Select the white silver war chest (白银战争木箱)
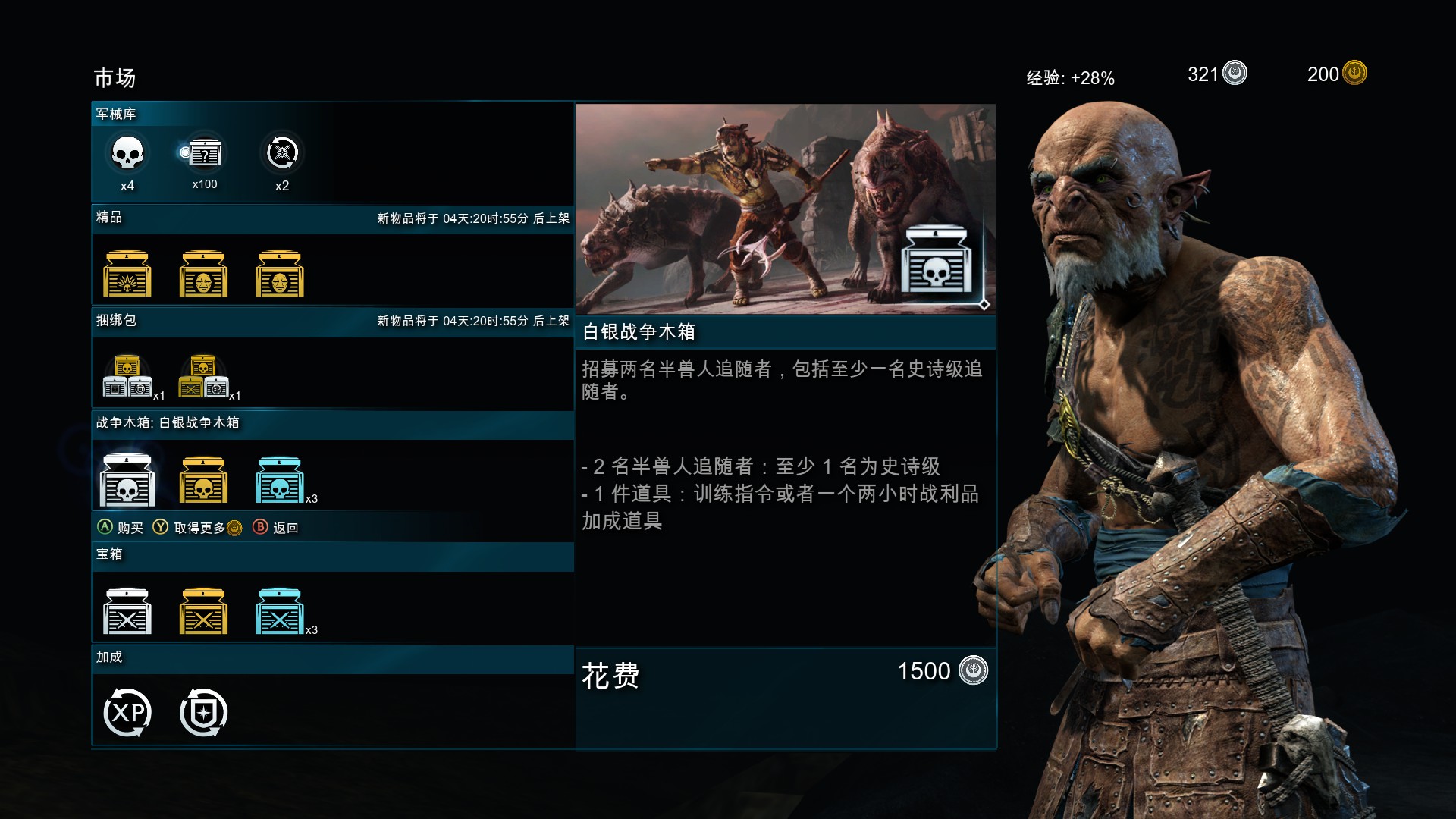The image size is (1456, 819). click(x=127, y=478)
